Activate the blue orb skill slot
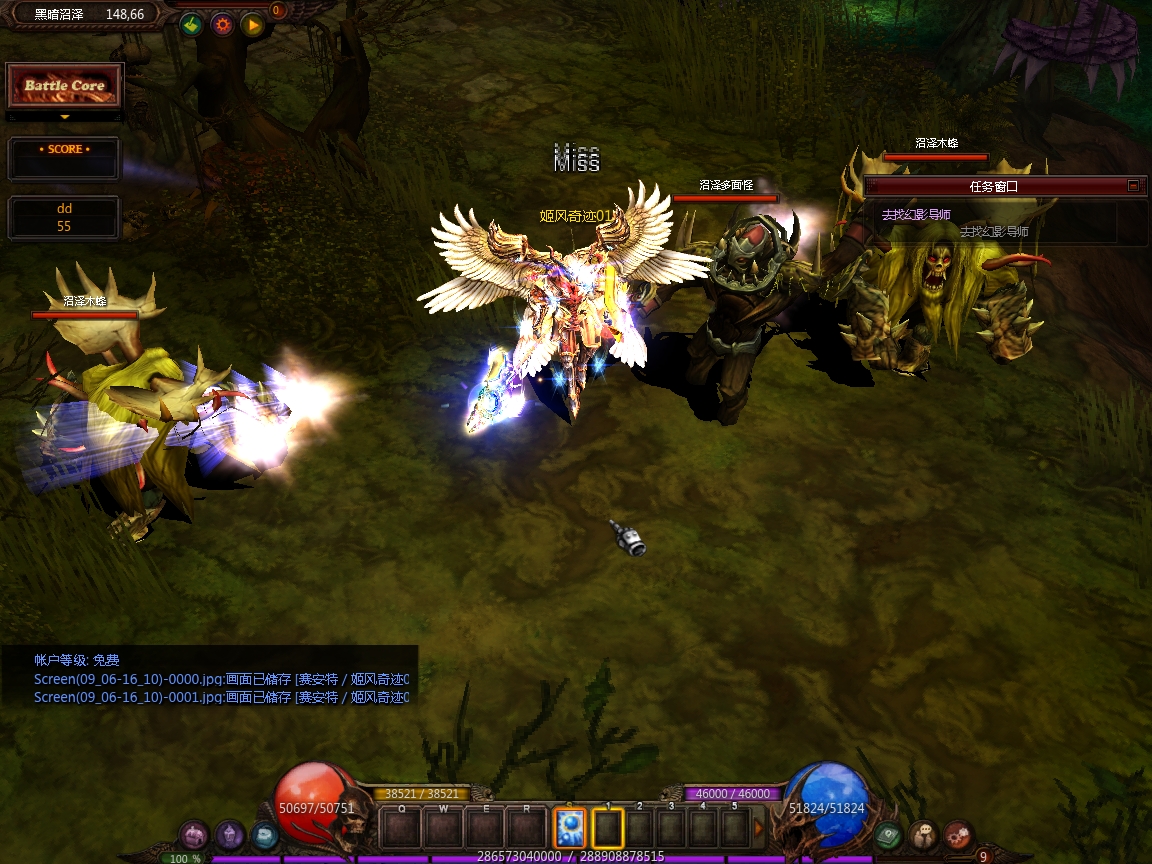The image size is (1152, 864). pos(570,828)
